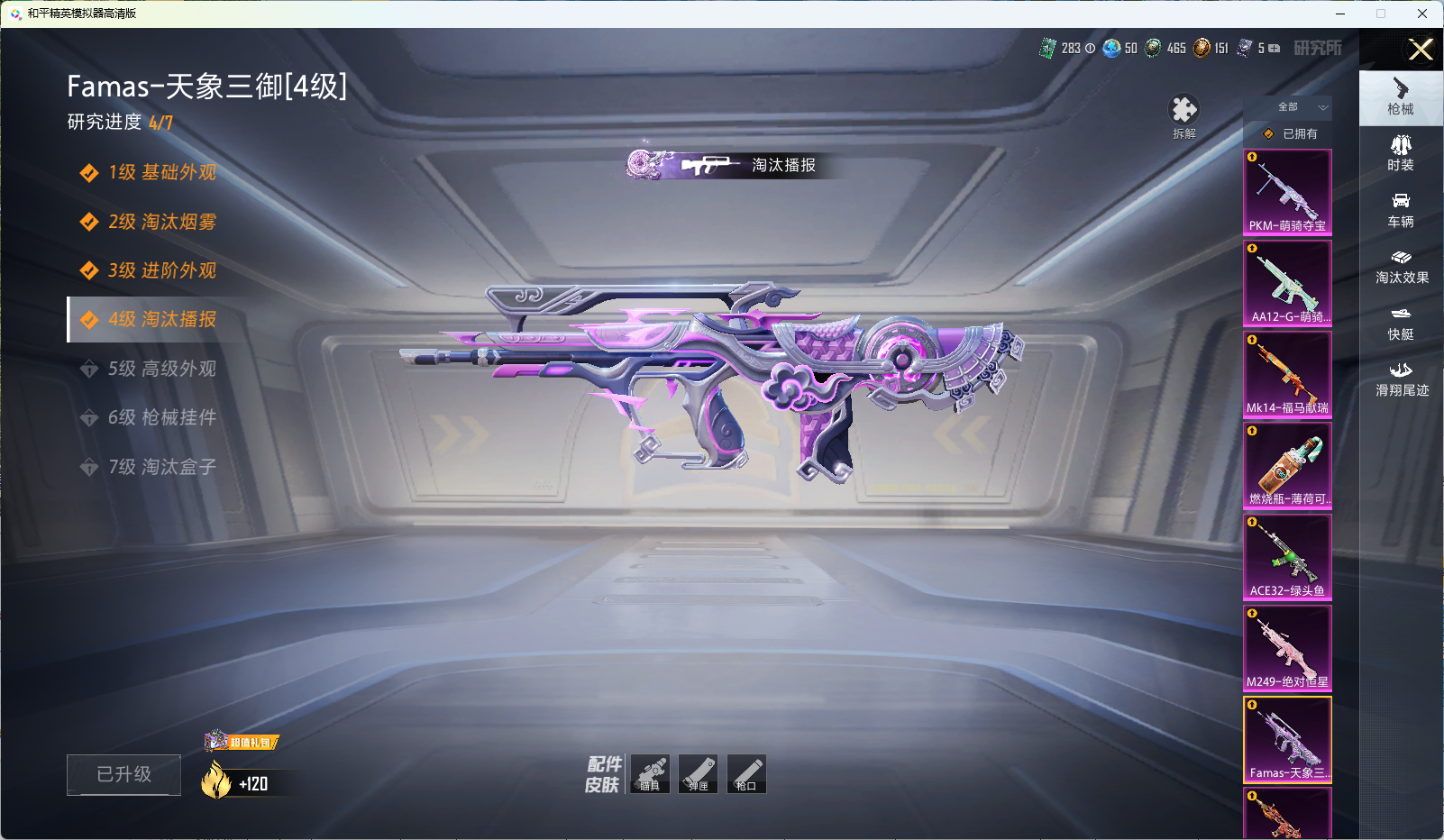Switch to the 时装 outfit tab

(x=1401, y=152)
